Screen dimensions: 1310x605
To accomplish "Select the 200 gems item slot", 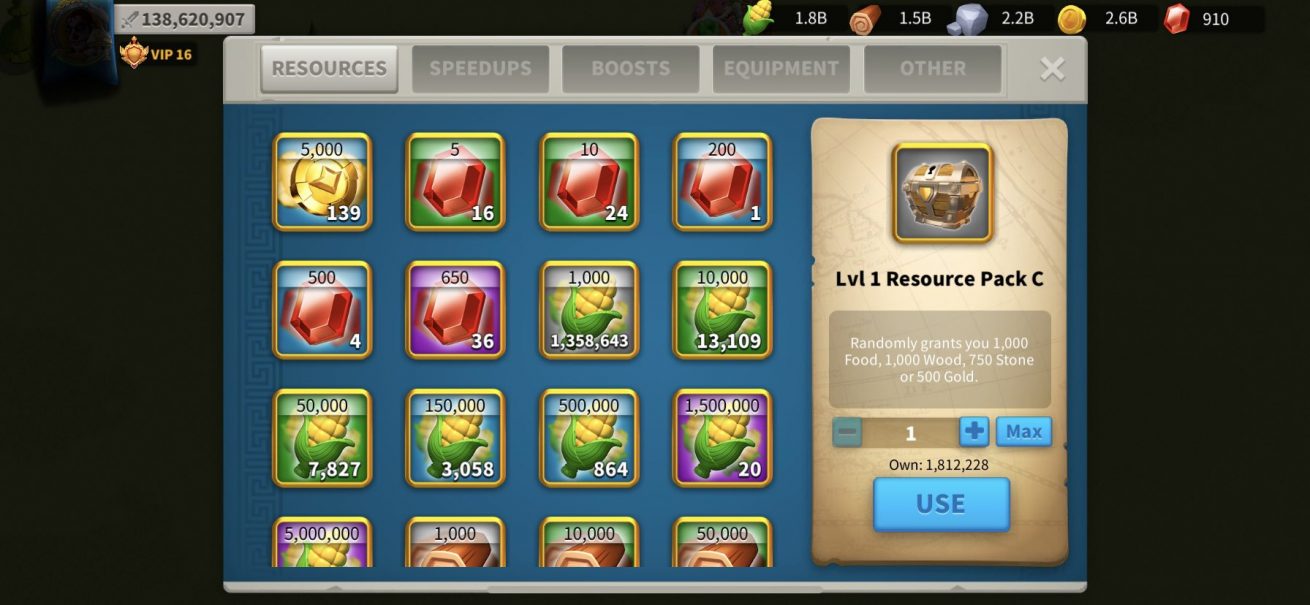I will (722, 182).
